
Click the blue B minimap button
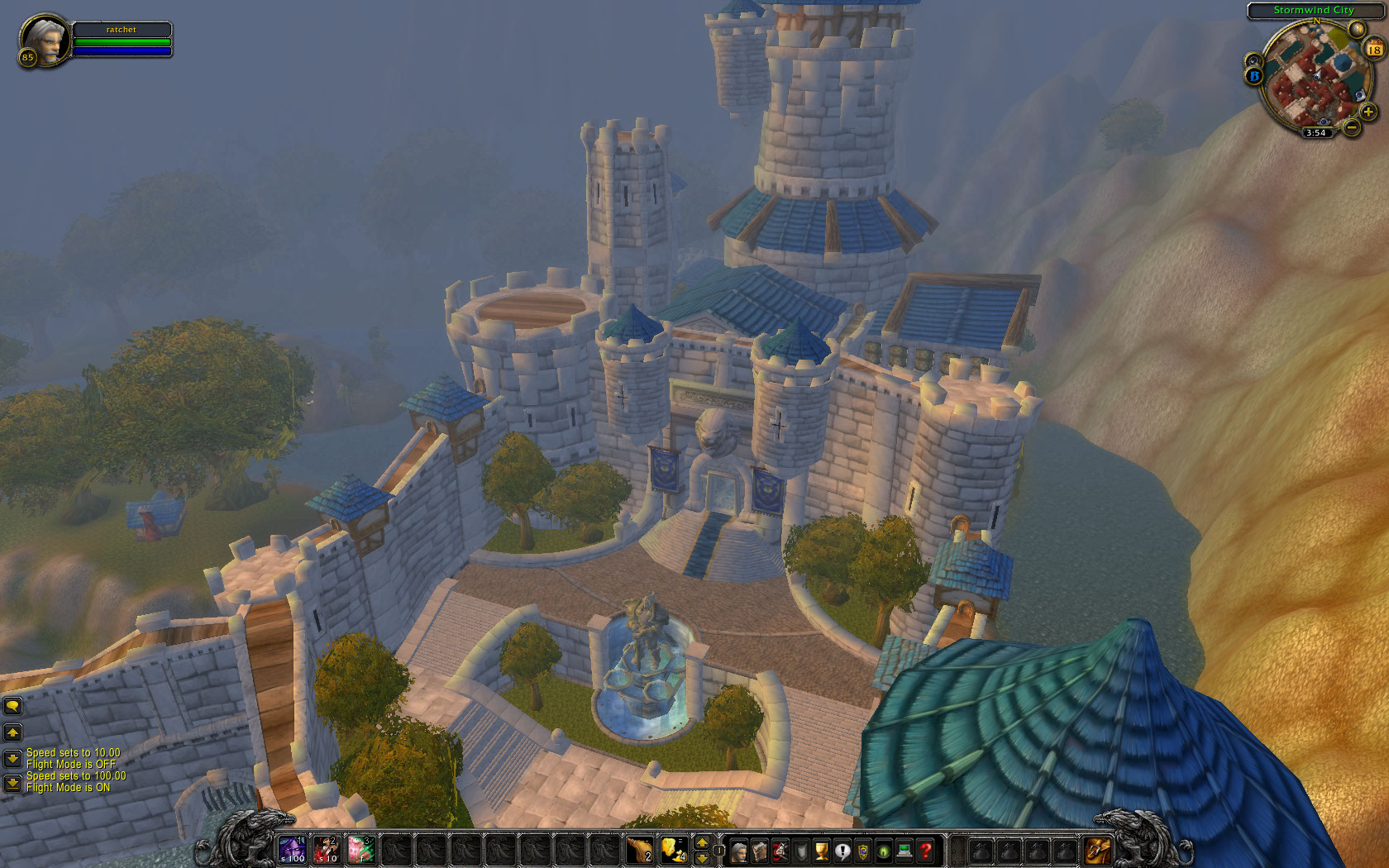click(1254, 76)
